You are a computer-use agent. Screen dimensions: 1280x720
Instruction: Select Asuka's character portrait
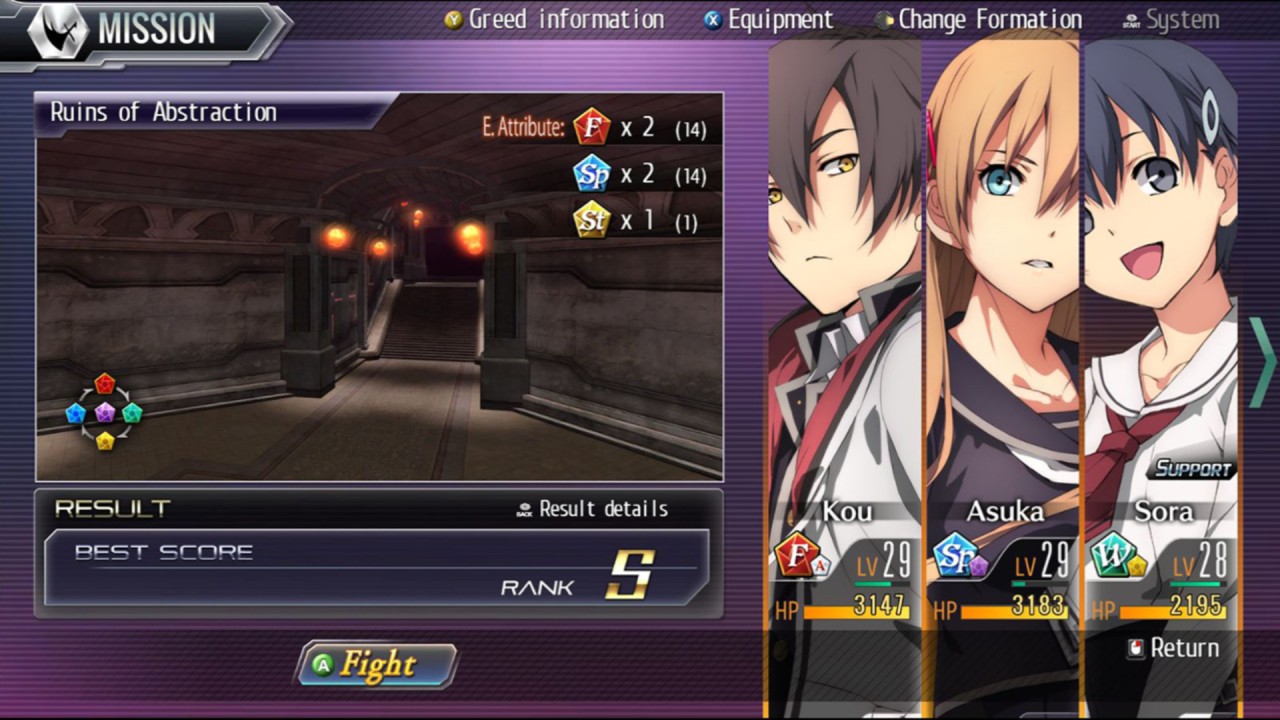coord(1003,300)
